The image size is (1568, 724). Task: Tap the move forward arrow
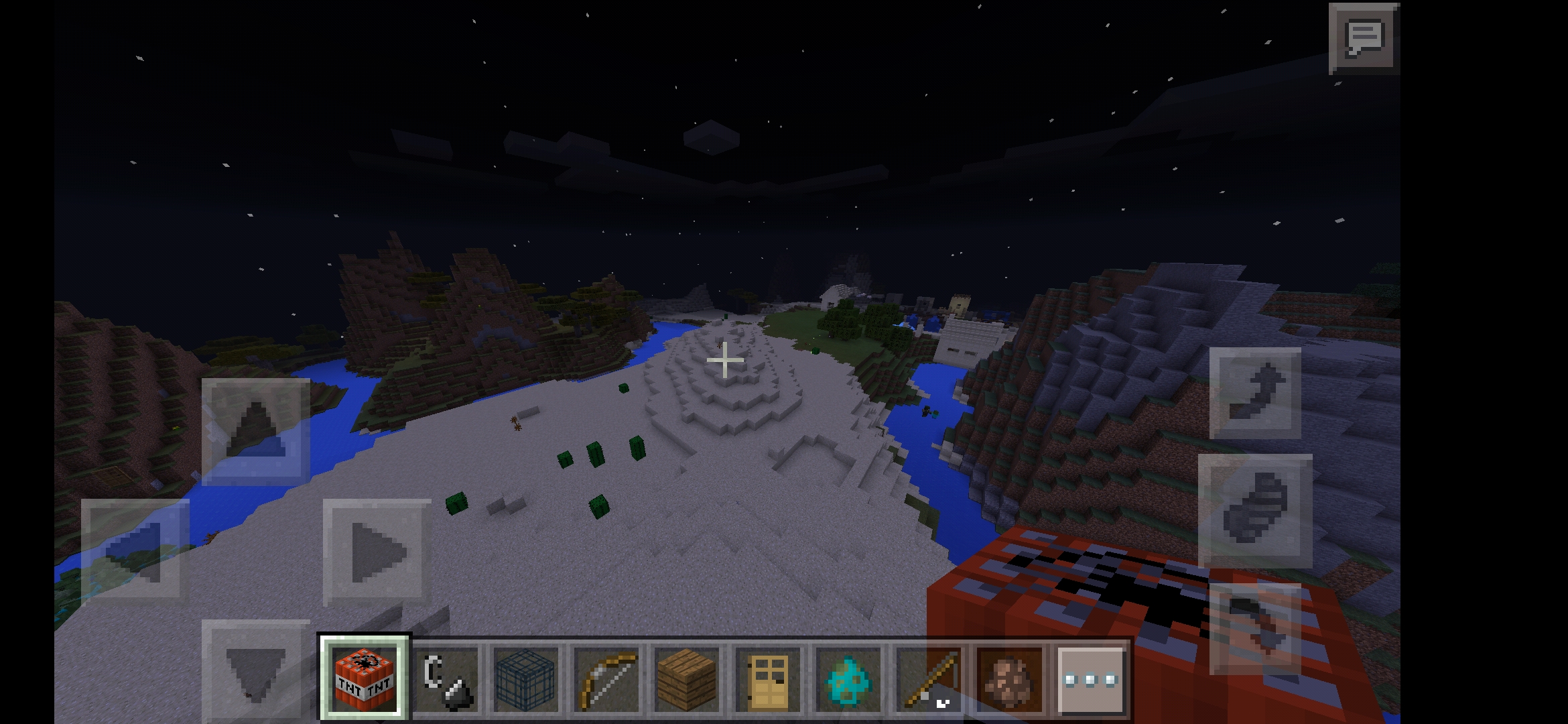pyautogui.click(x=256, y=431)
